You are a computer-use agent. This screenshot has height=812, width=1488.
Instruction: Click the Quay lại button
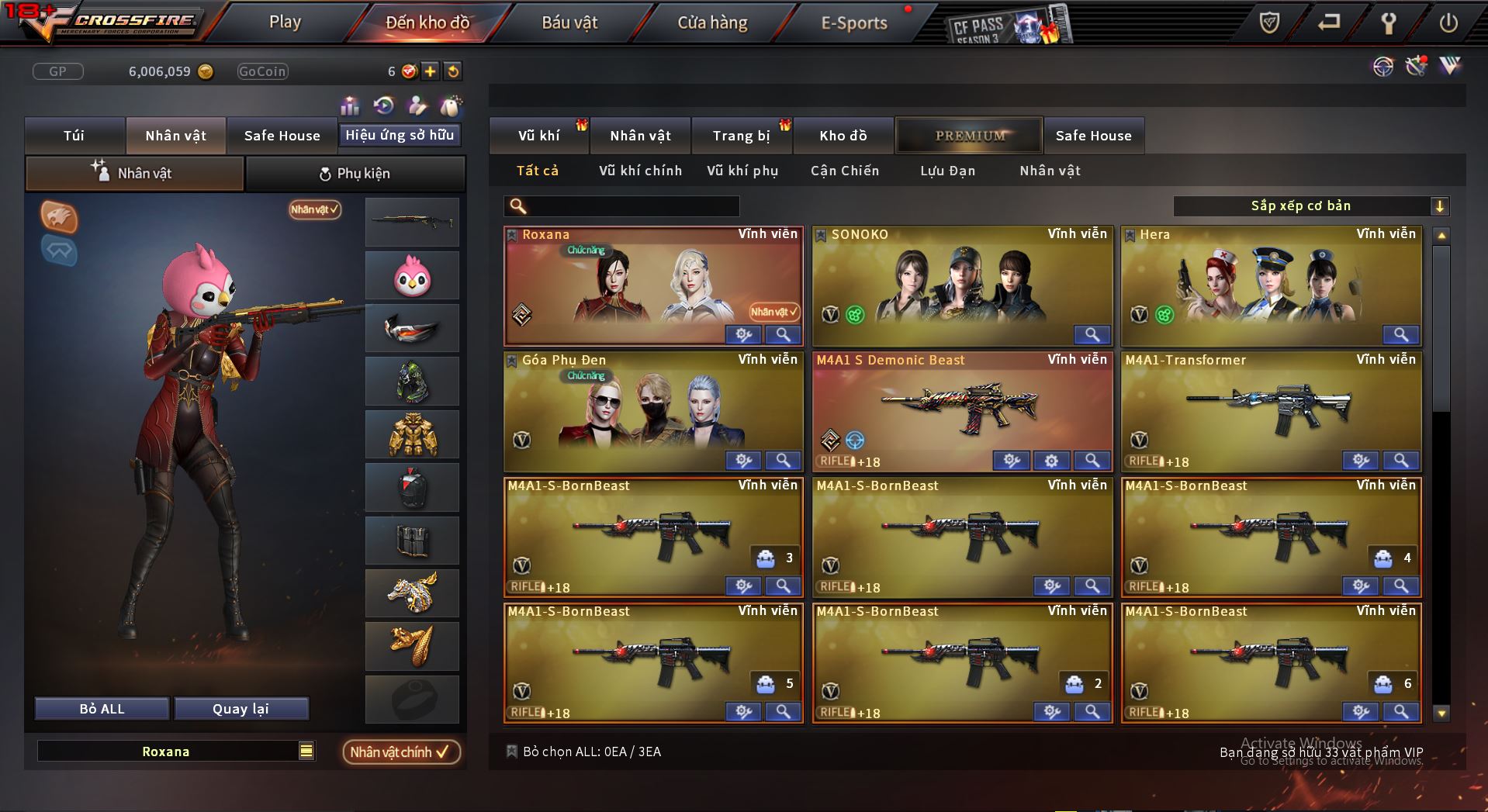pos(241,709)
